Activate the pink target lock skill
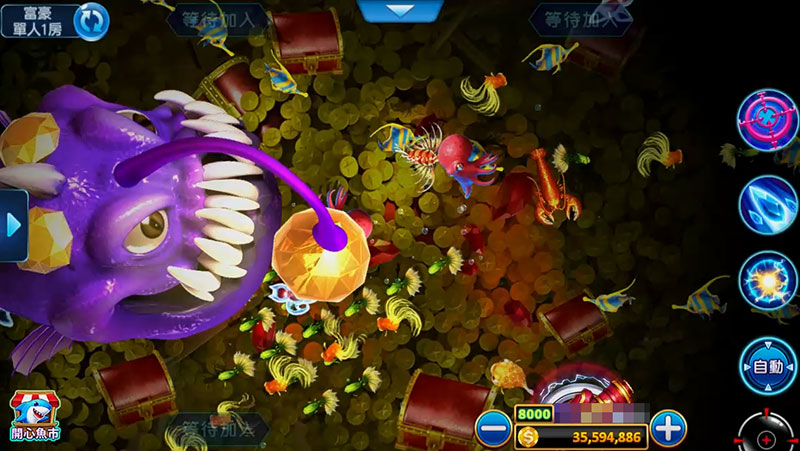 (x=767, y=120)
